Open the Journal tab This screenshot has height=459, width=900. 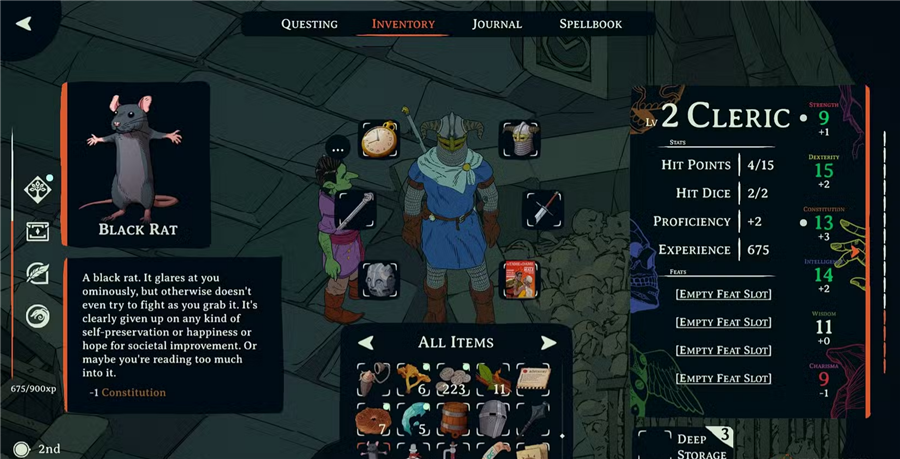click(x=497, y=24)
